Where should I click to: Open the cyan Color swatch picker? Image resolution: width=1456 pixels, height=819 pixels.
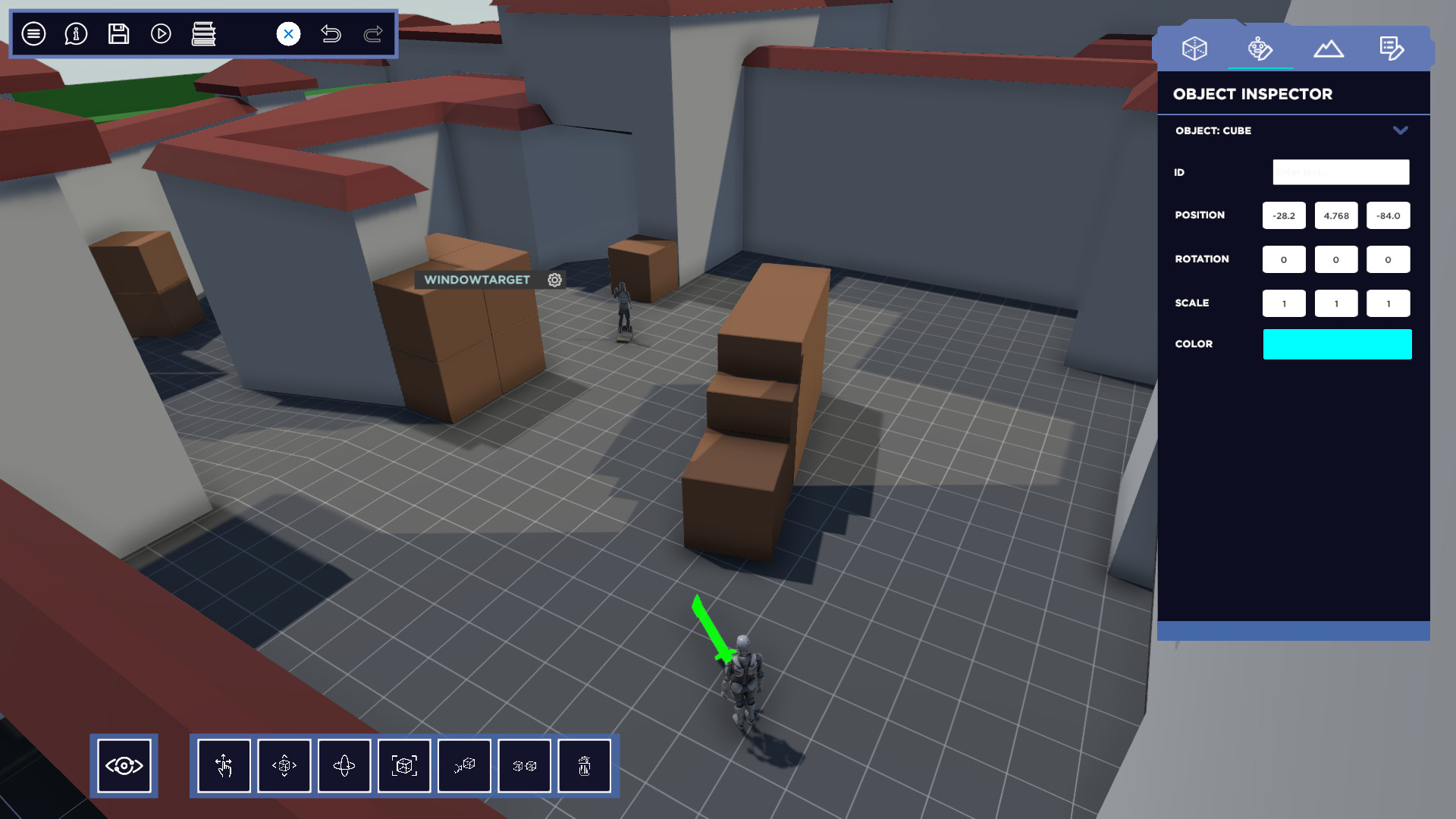[1337, 344]
